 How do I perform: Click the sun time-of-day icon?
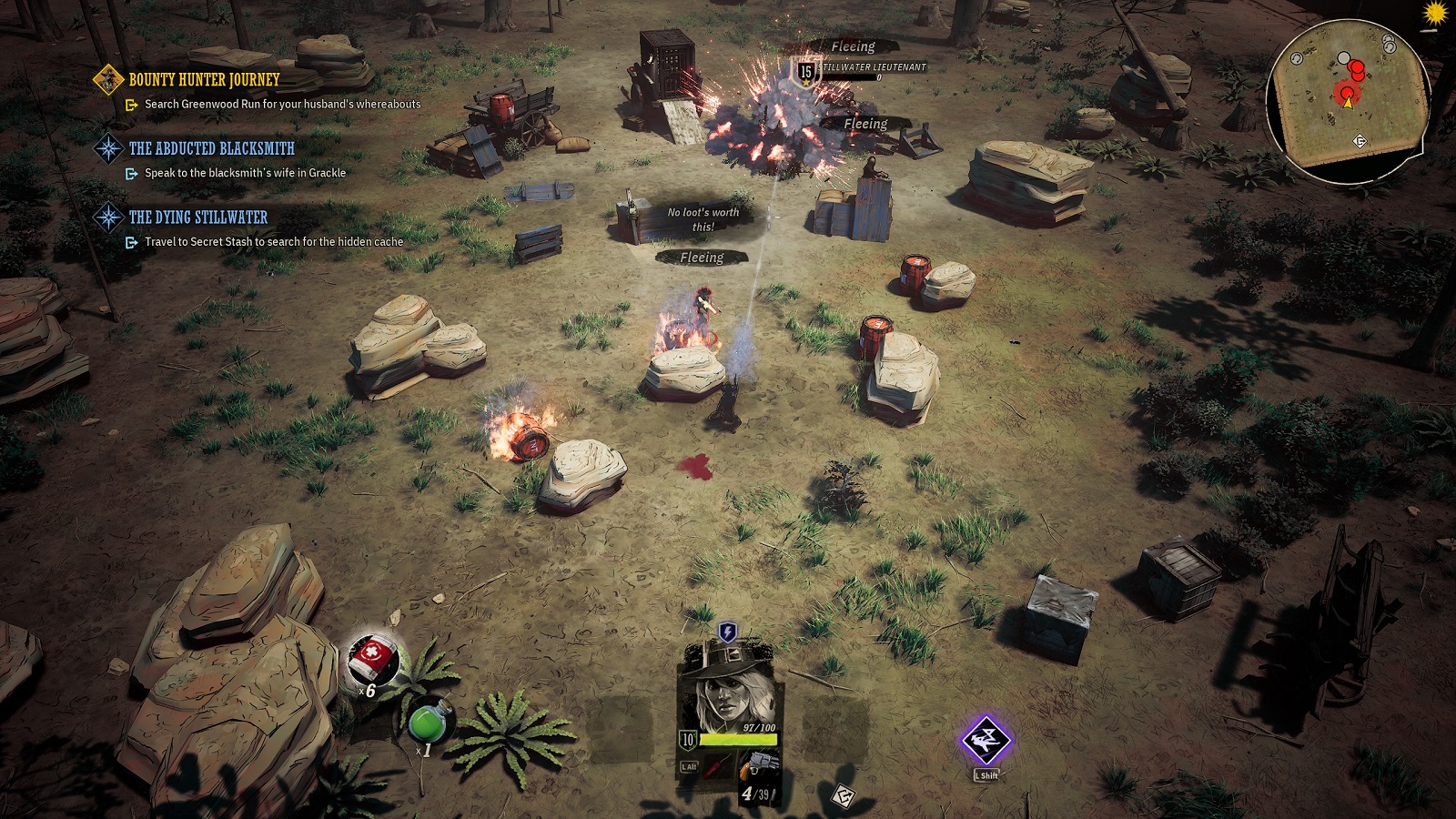(x=1436, y=14)
